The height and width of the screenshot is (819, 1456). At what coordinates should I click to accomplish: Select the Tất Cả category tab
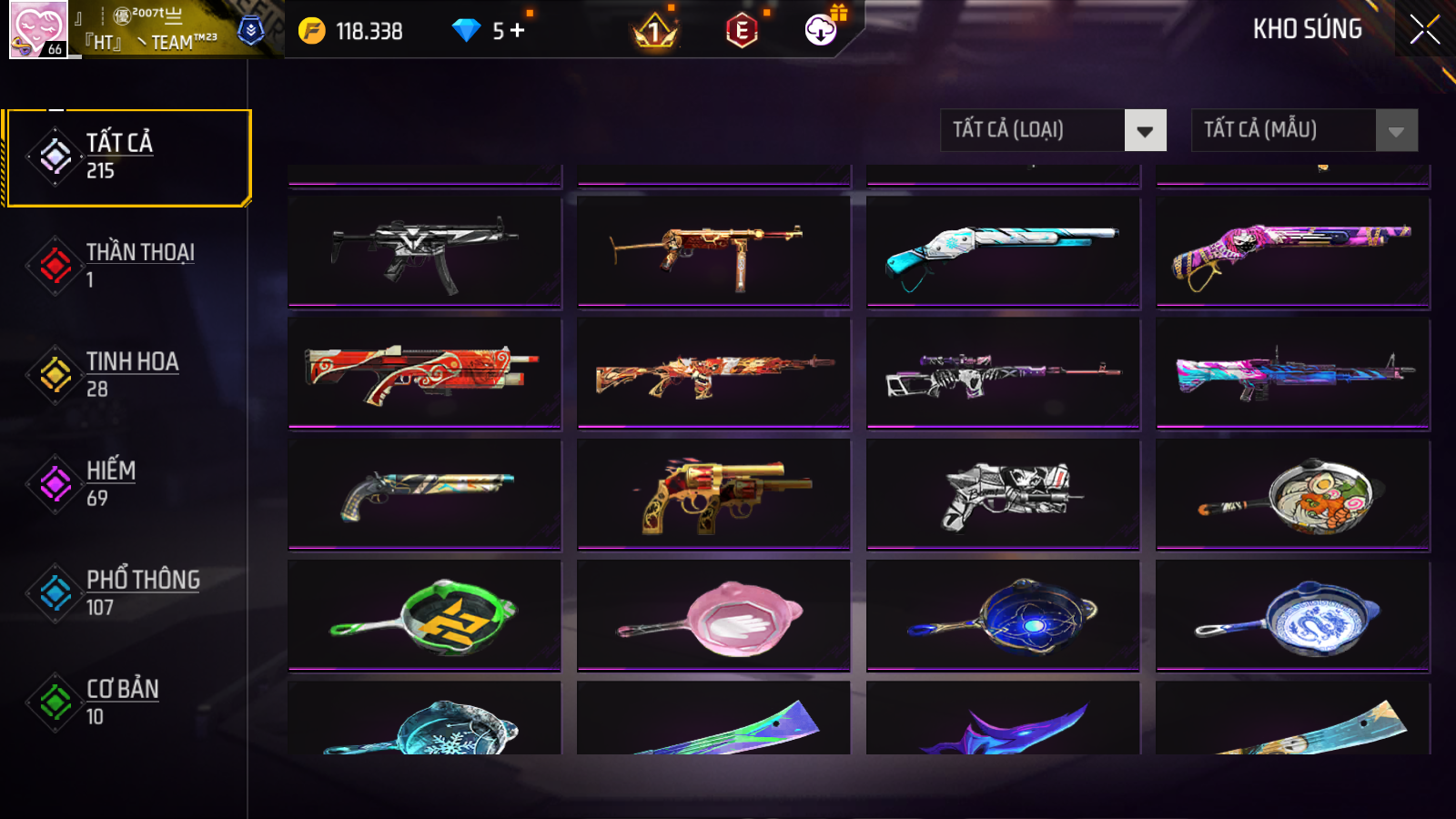127,157
